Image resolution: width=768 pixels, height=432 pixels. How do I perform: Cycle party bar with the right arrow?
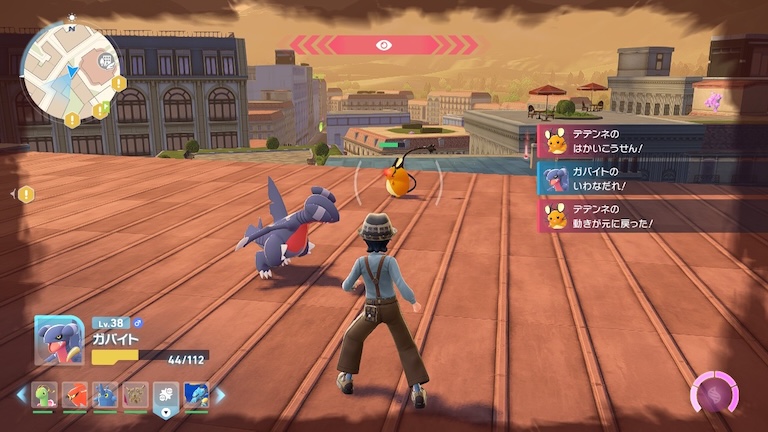tap(220, 395)
